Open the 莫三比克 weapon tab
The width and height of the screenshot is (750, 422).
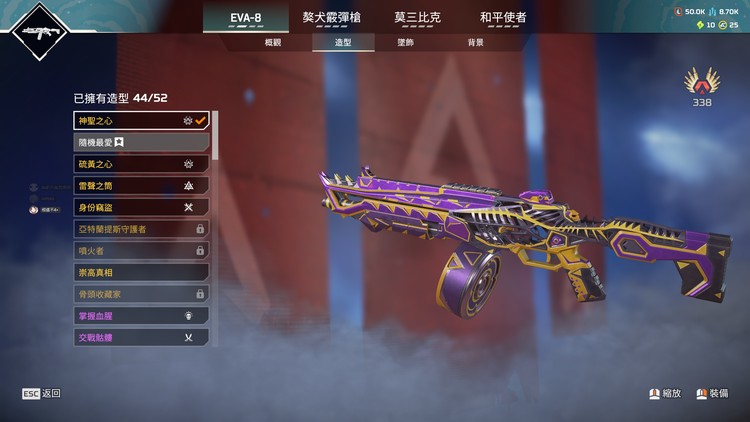416,17
